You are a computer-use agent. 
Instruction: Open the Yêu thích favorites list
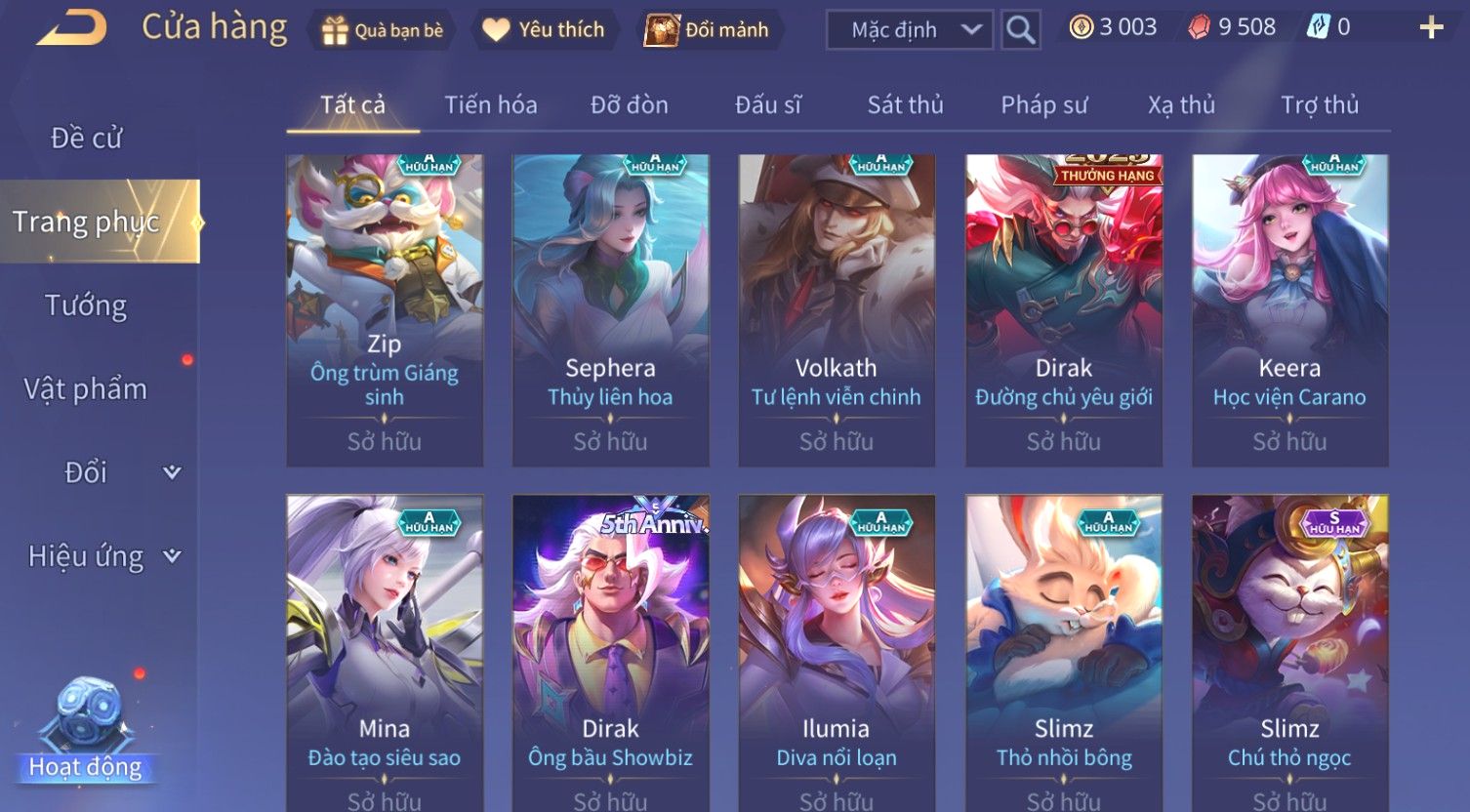pyautogui.click(x=544, y=30)
